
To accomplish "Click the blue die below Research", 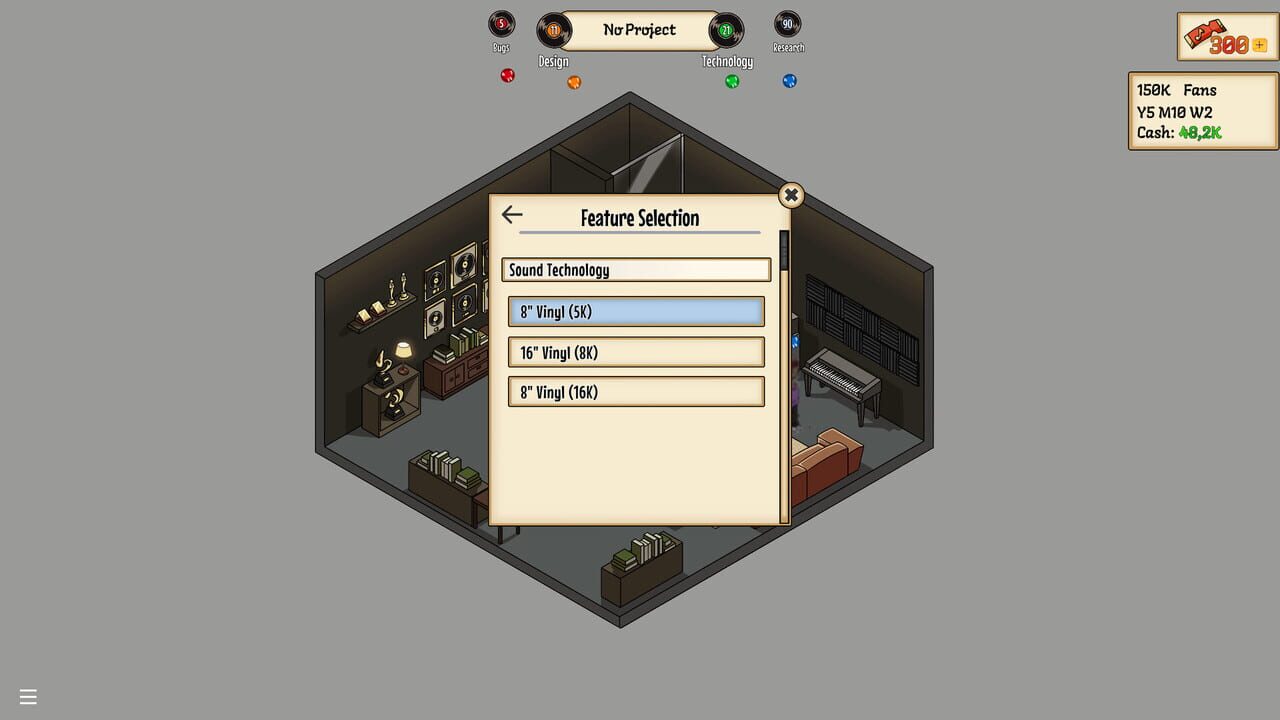I will (789, 81).
